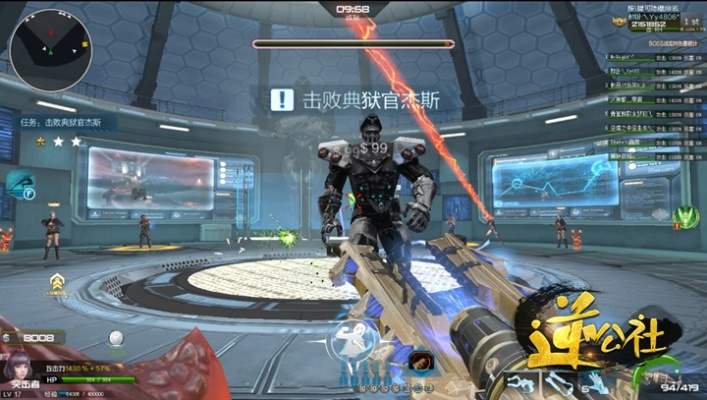Click the yellow rank chevron icon
This screenshot has width=707, height=400.
pyautogui.click(x=58, y=282)
